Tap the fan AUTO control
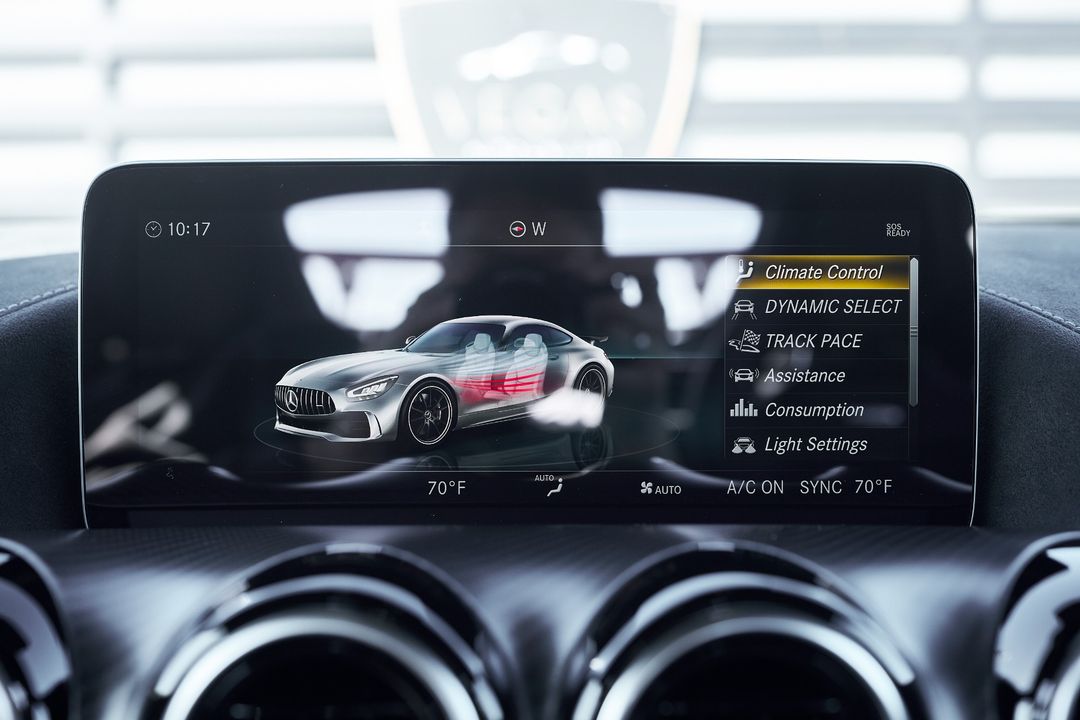This screenshot has width=1080, height=720. click(x=661, y=489)
